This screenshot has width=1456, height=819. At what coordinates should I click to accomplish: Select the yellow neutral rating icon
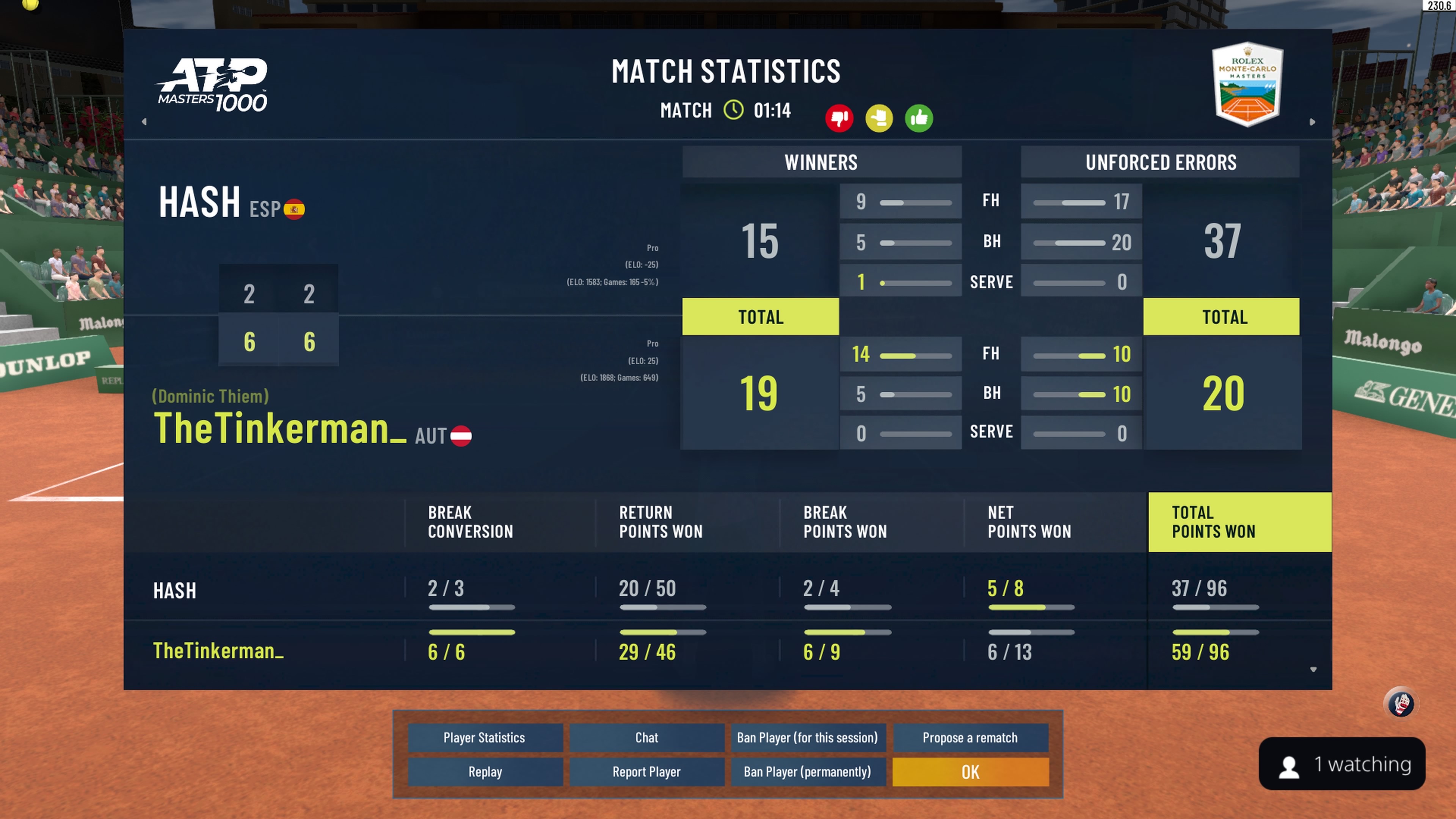point(879,118)
